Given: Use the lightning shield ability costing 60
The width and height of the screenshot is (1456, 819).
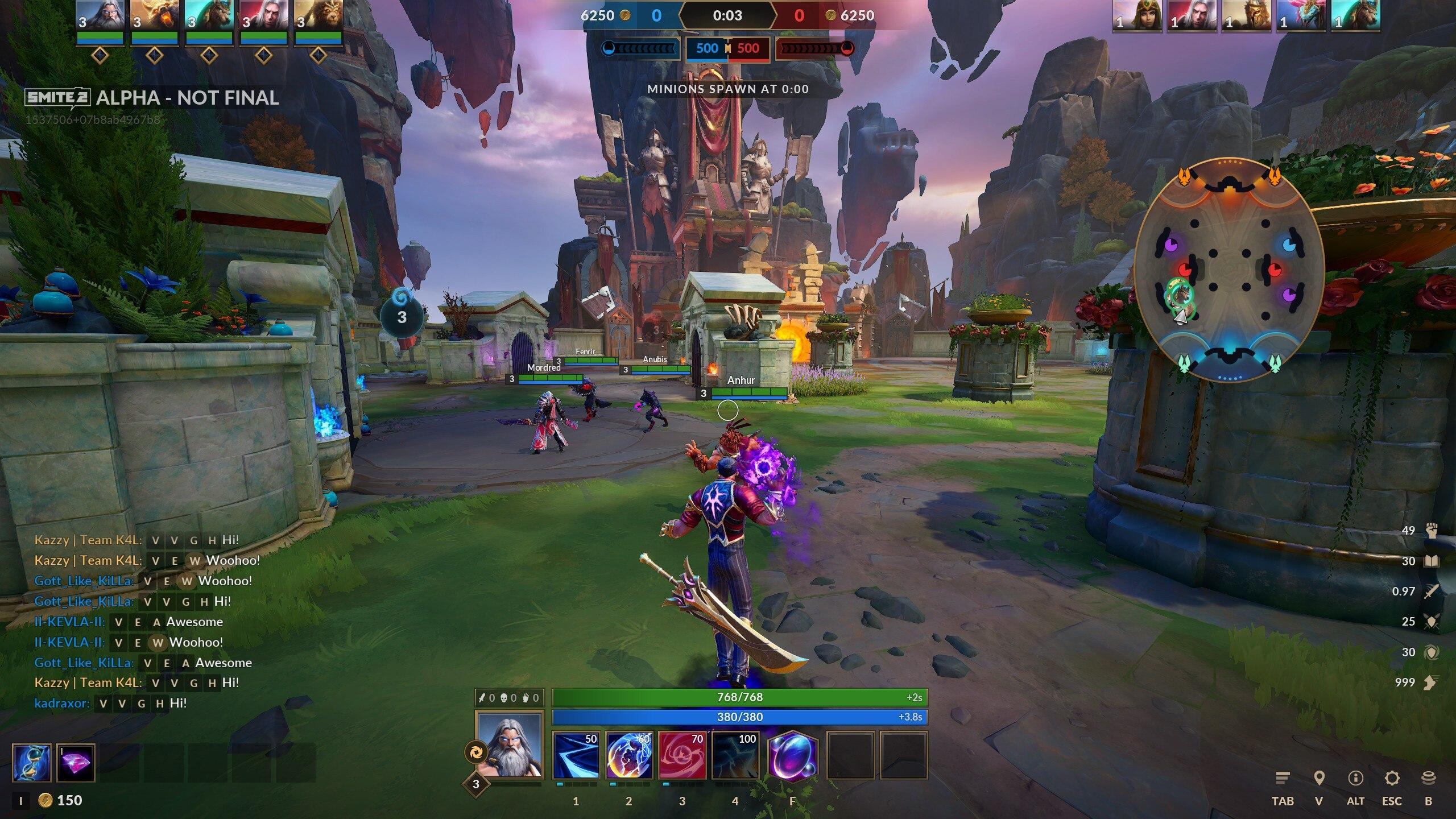Looking at the screenshot, I should click(x=629, y=755).
